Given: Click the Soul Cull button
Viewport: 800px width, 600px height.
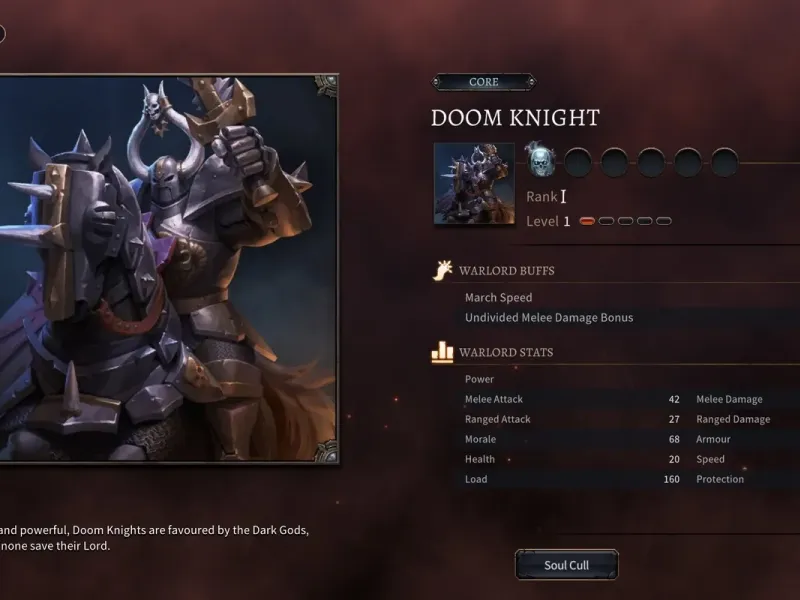Looking at the screenshot, I should (x=567, y=565).
